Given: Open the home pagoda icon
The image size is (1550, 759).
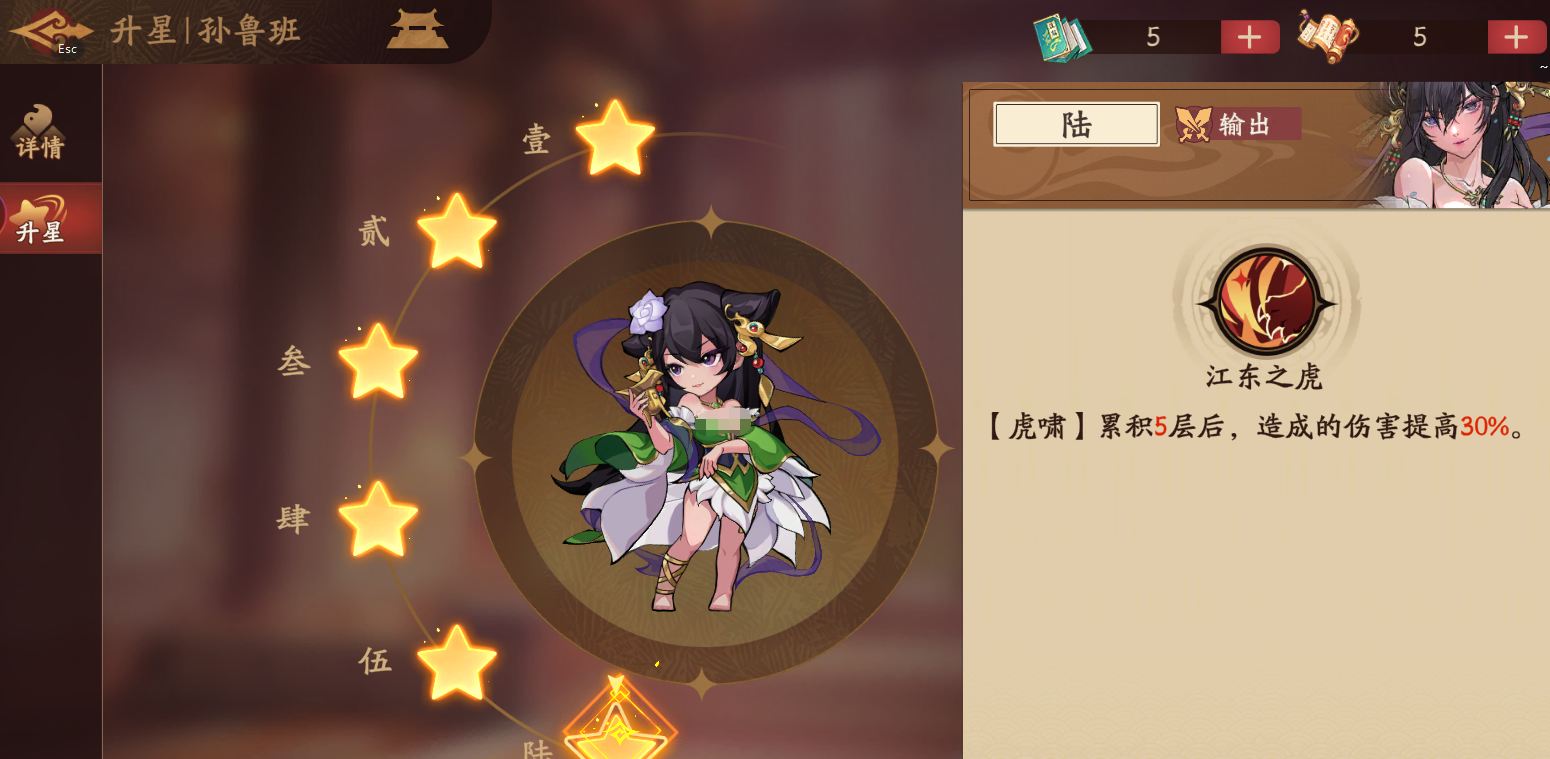Looking at the screenshot, I should point(417,28).
